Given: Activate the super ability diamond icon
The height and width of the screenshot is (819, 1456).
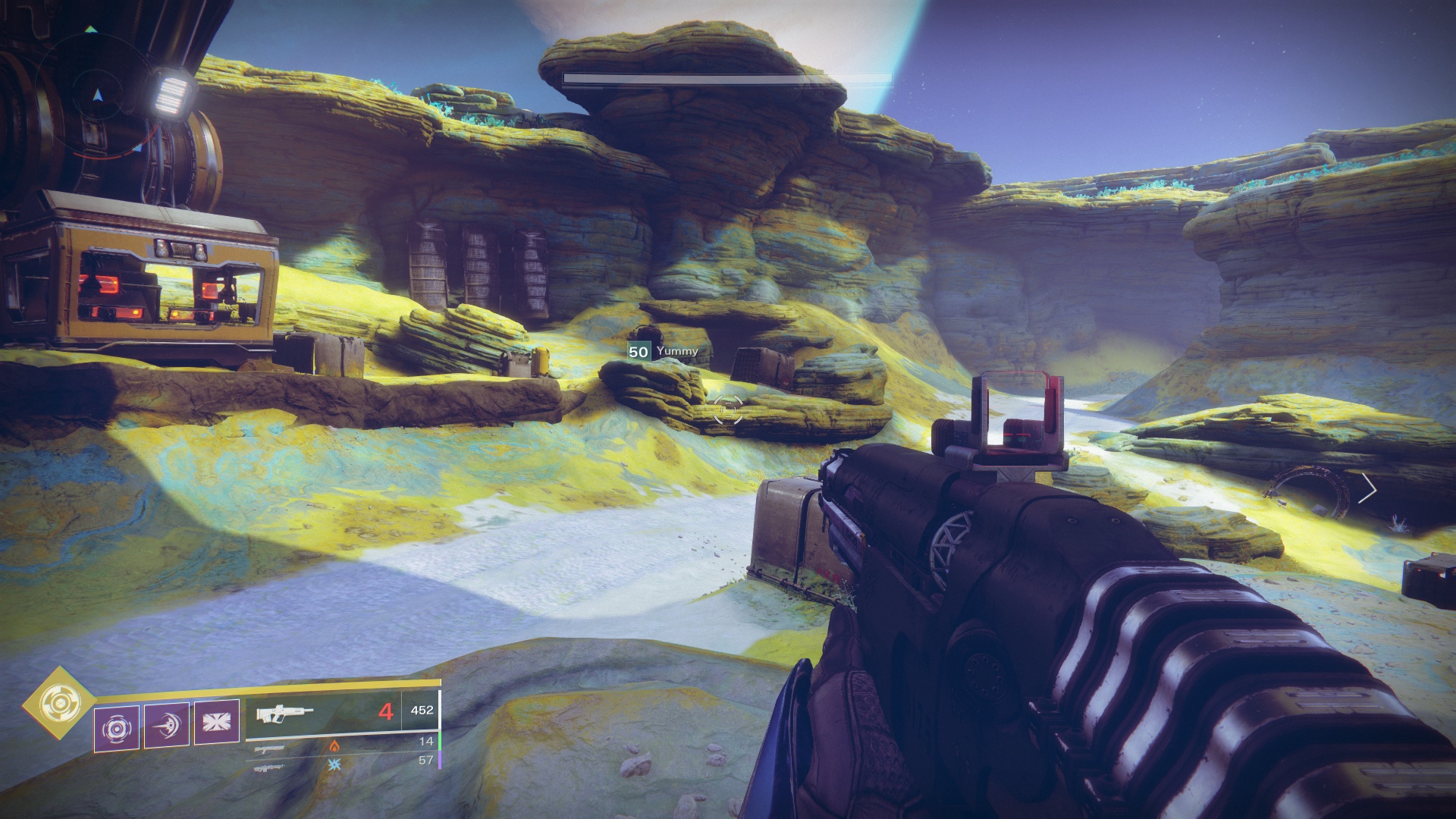Looking at the screenshot, I should tap(58, 703).
